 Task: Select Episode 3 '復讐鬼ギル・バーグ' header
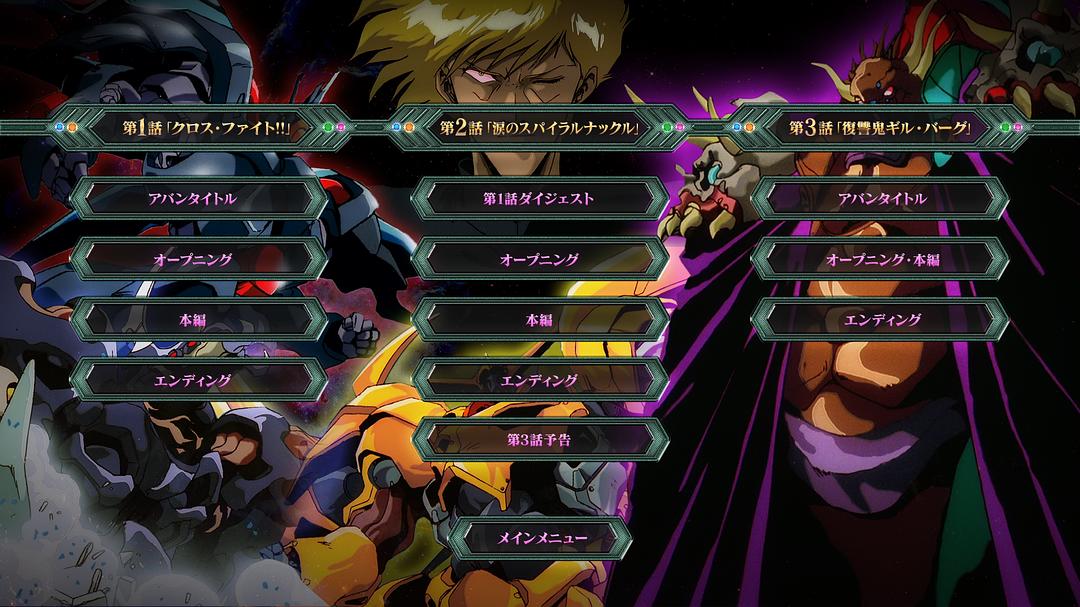(880, 128)
